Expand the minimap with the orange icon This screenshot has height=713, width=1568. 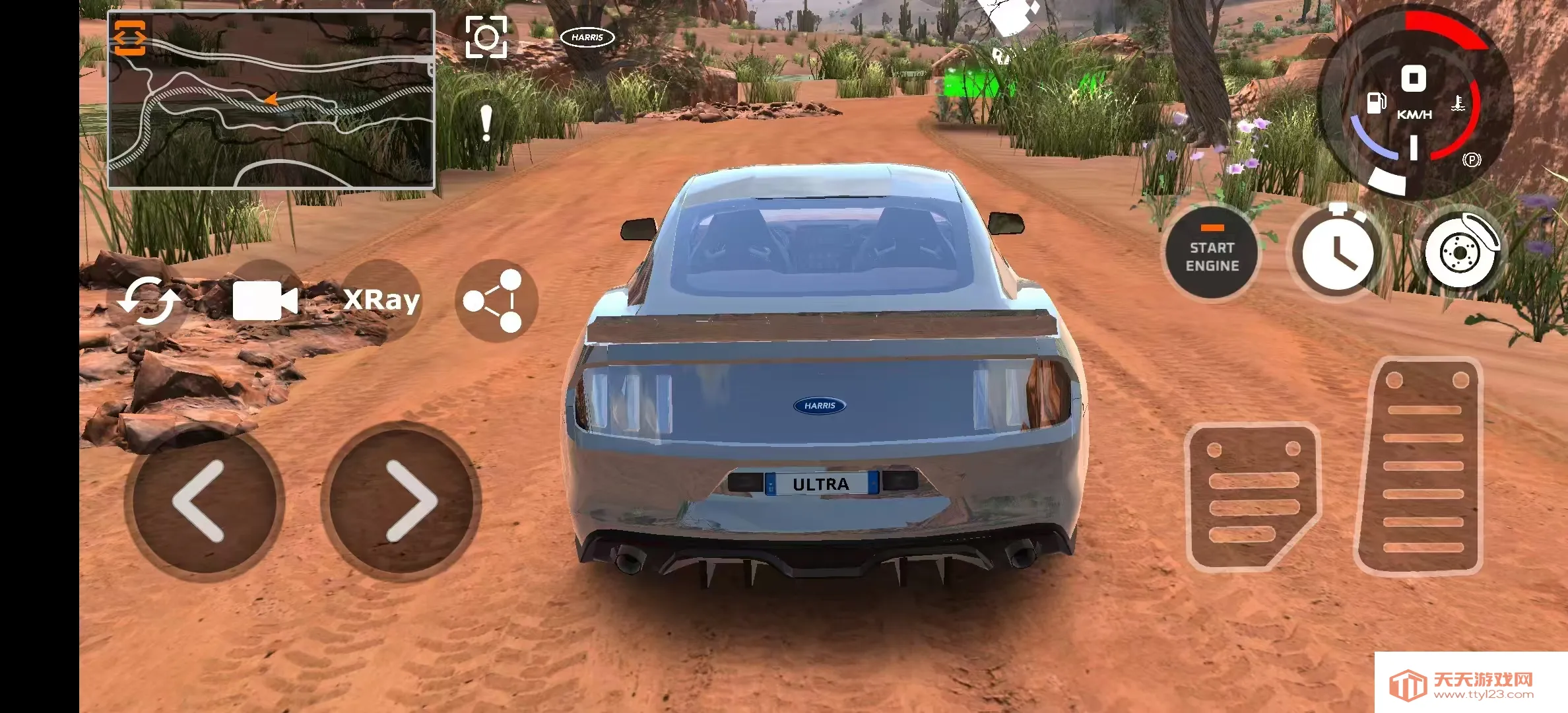131,36
